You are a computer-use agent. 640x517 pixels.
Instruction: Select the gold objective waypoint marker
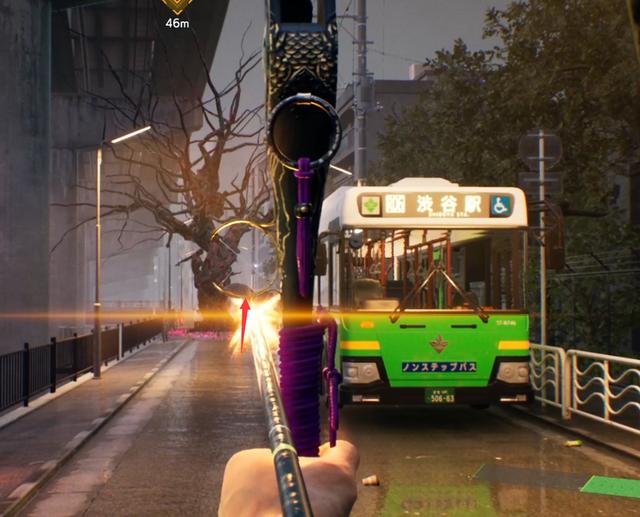177,6
